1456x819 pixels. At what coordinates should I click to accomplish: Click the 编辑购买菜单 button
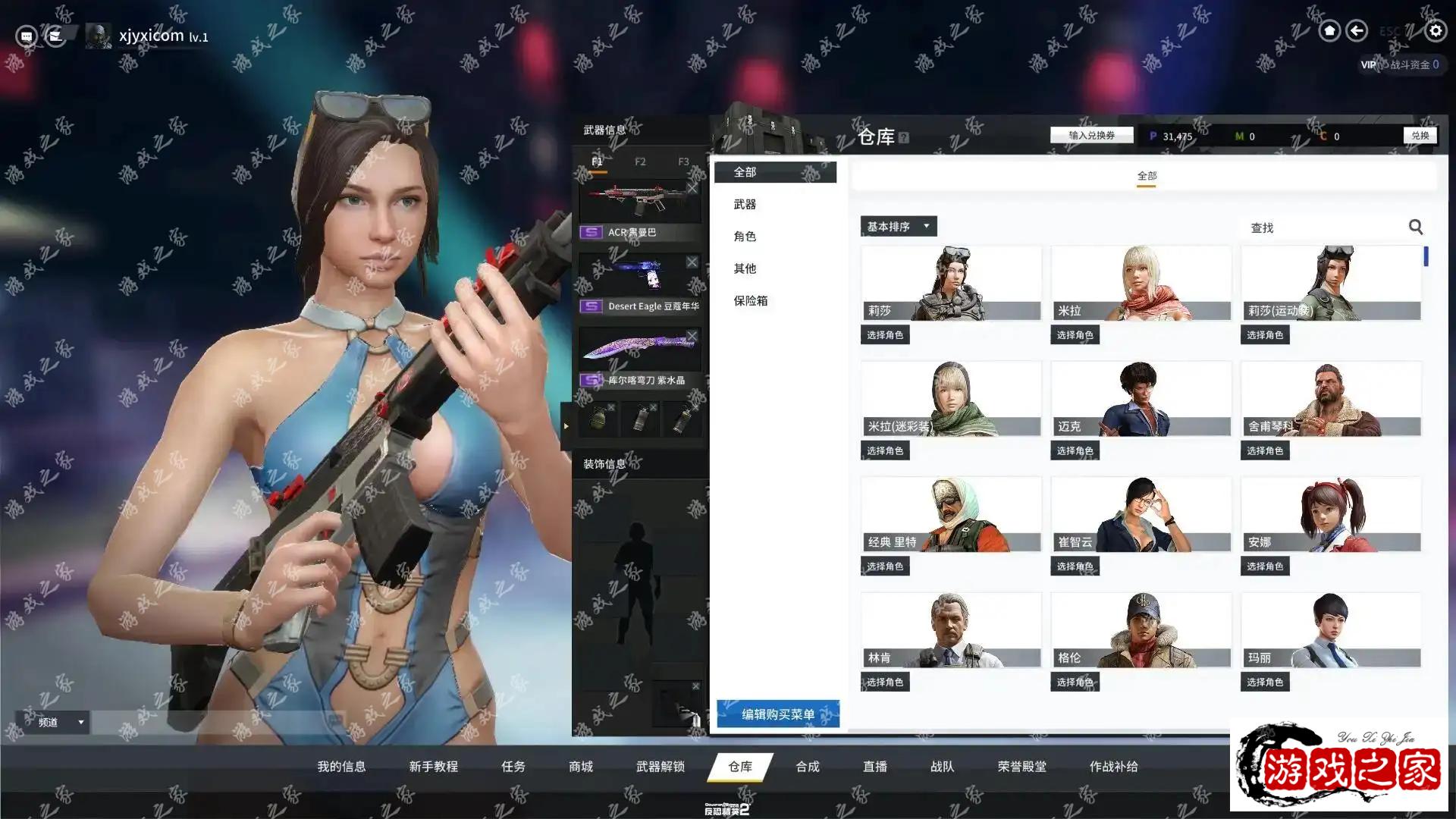[777, 714]
